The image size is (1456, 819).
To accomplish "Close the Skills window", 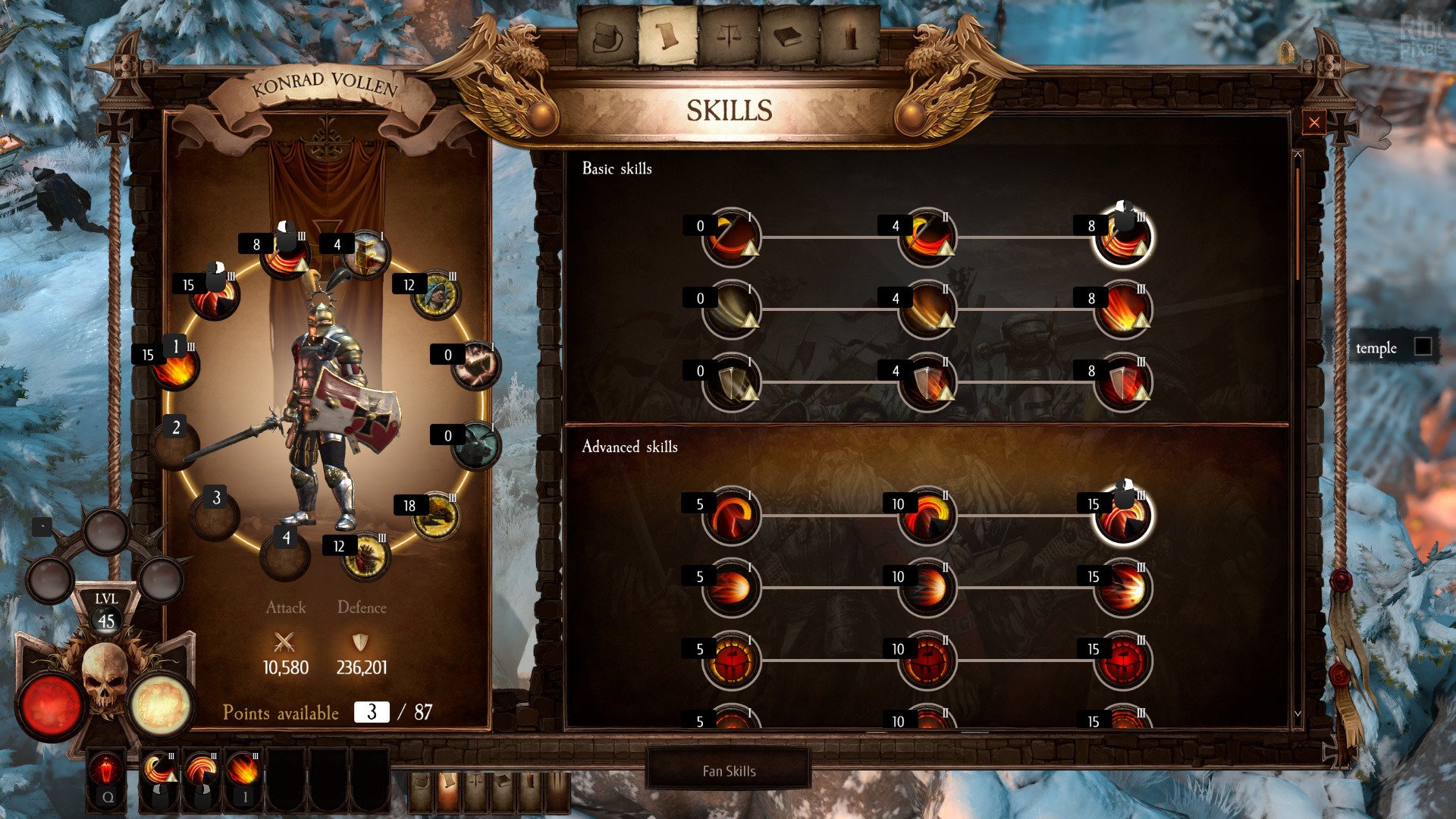I will click(x=1313, y=123).
